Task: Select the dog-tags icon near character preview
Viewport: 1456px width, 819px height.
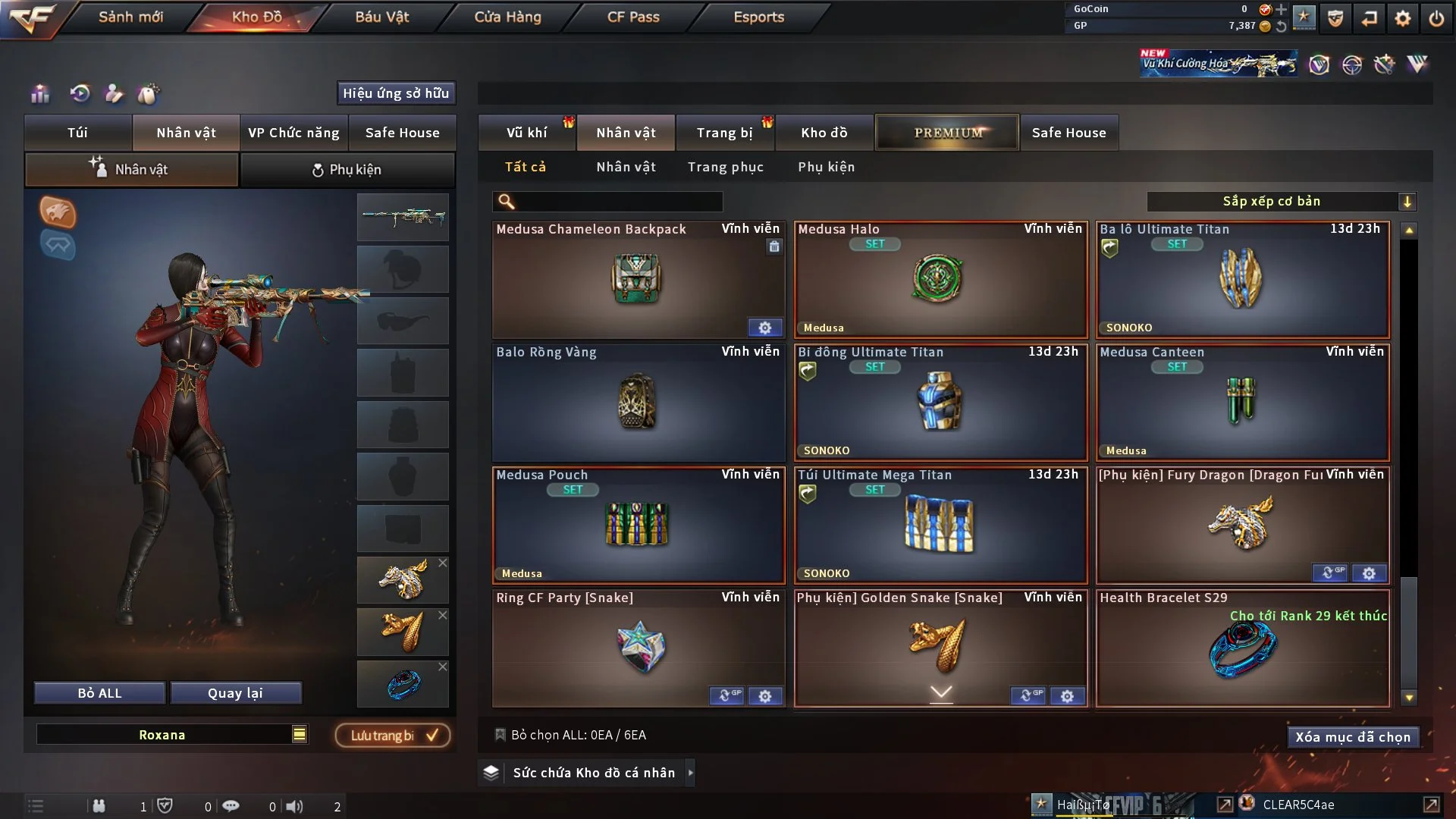Action: pyautogui.click(x=149, y=94)
